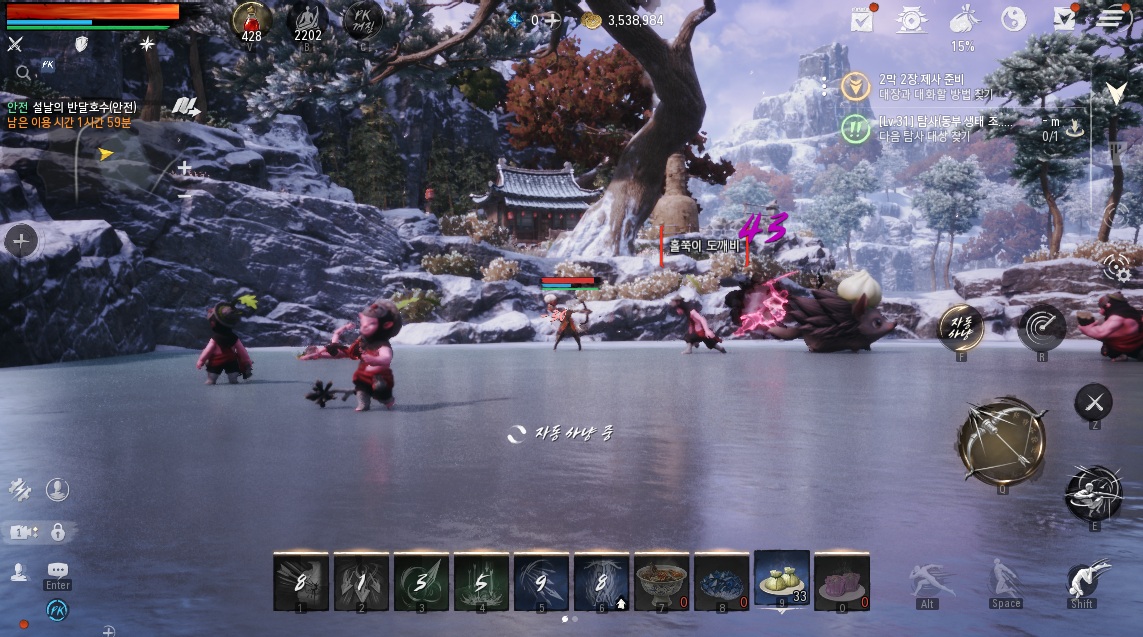Screen dimensions: 1143x637
Task: Open the minimap search magnifier
Action: [x=23, y=72]
